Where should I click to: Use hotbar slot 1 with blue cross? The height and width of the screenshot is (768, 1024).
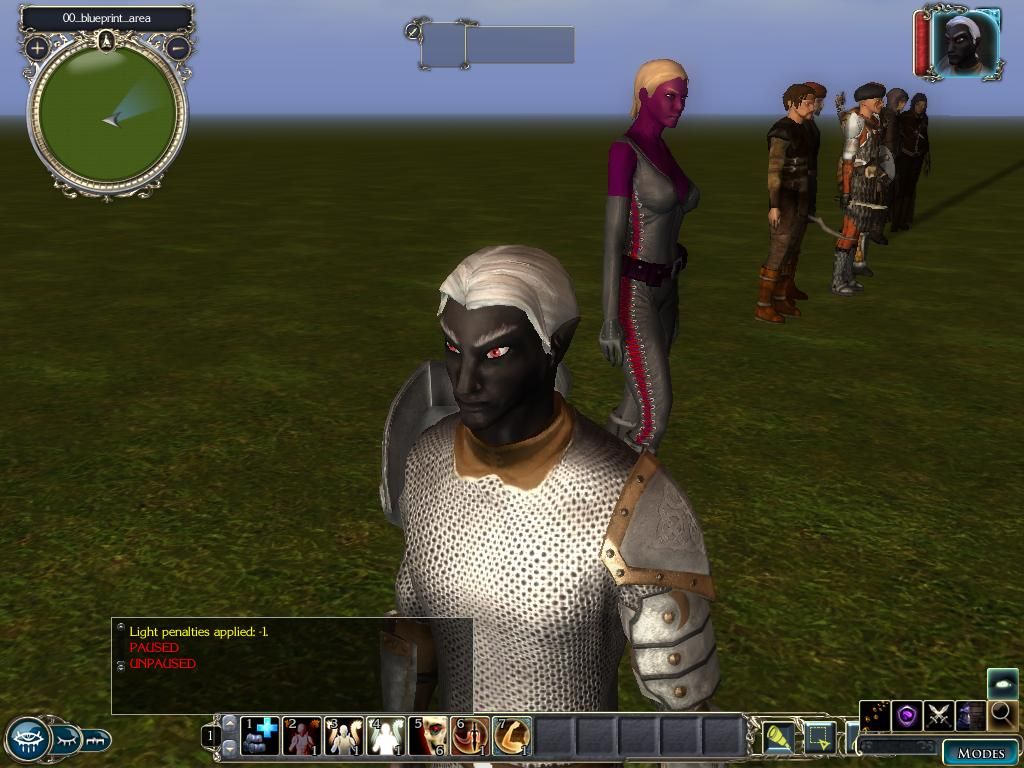coord(260,736)
